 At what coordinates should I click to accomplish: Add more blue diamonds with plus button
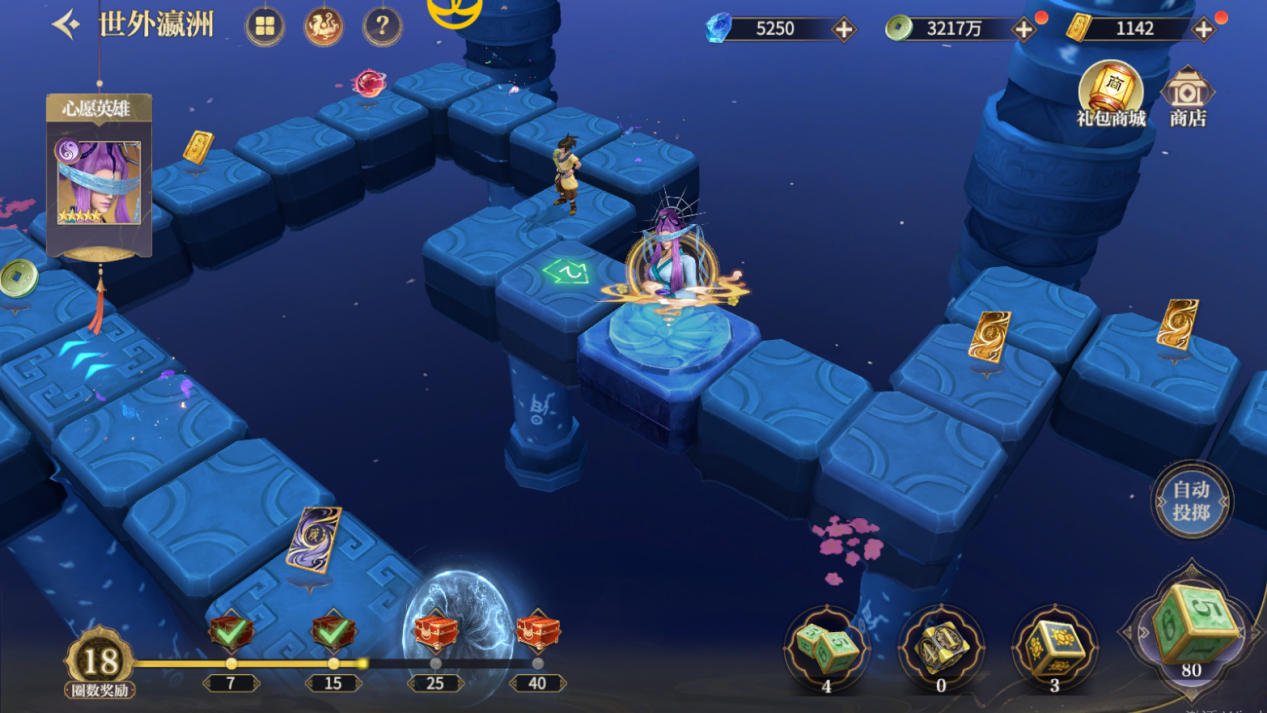[x=844, y=29]
